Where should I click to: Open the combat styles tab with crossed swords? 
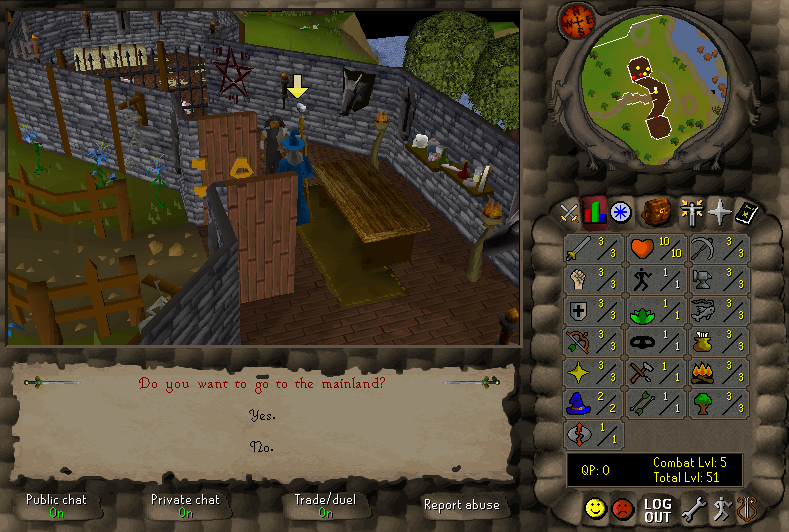569,212
